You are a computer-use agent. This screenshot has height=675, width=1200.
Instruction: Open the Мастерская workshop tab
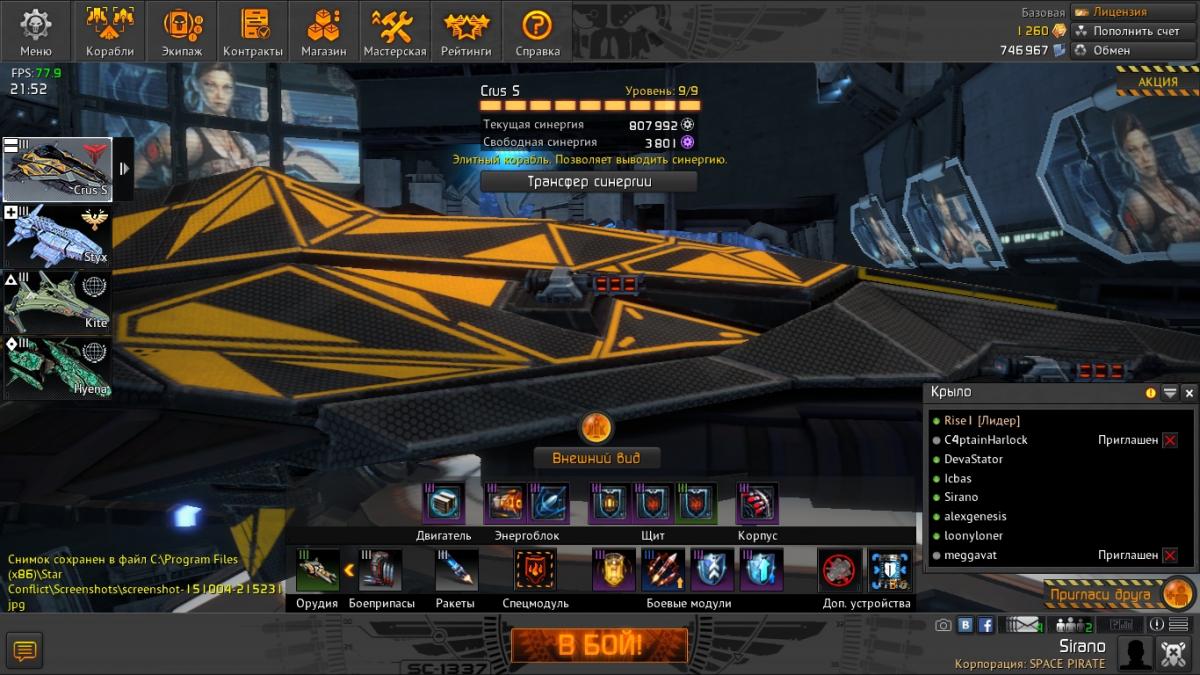[395, 31]
